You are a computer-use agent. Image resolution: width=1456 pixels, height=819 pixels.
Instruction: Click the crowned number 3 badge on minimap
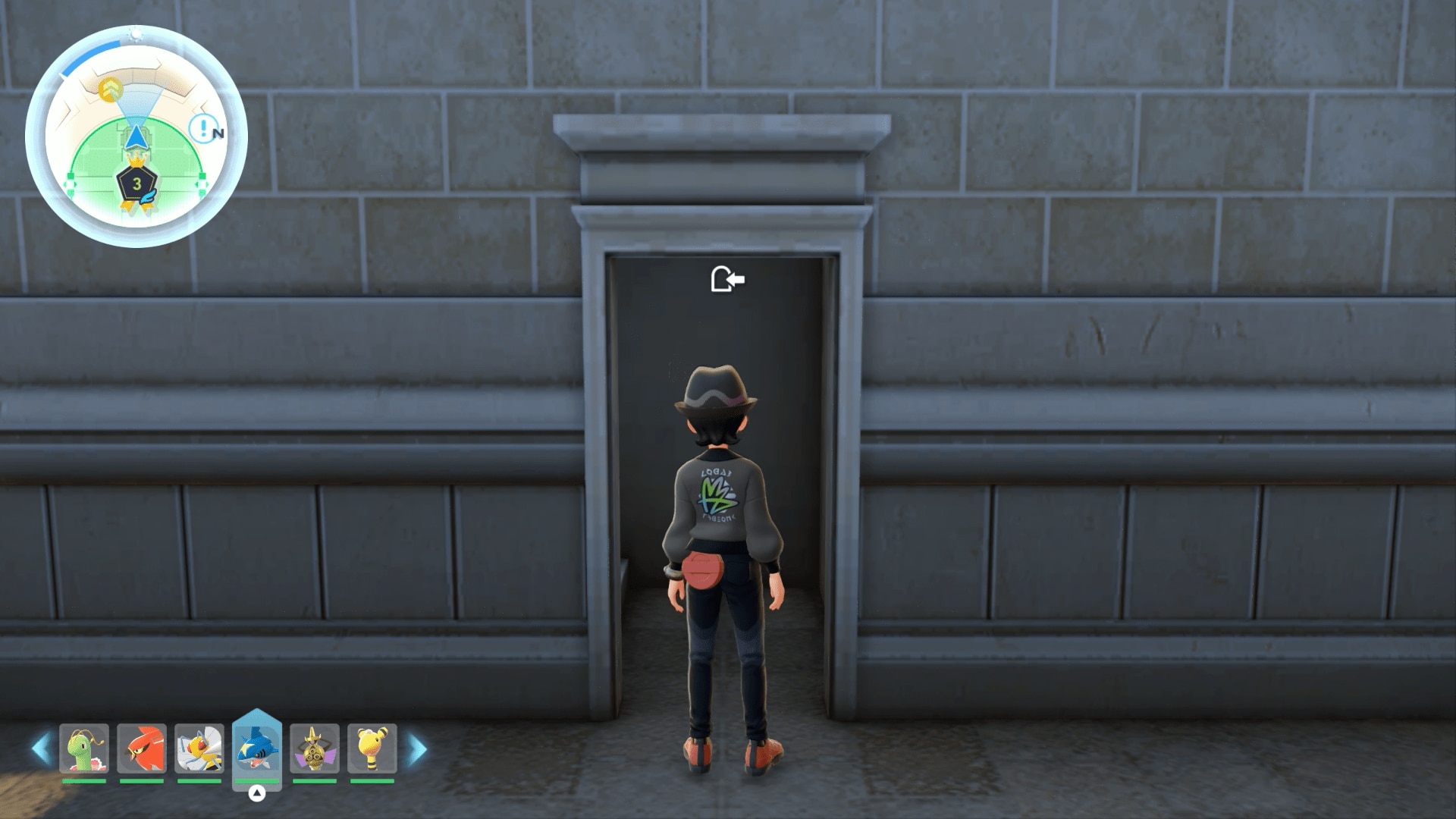pos(136,183)
